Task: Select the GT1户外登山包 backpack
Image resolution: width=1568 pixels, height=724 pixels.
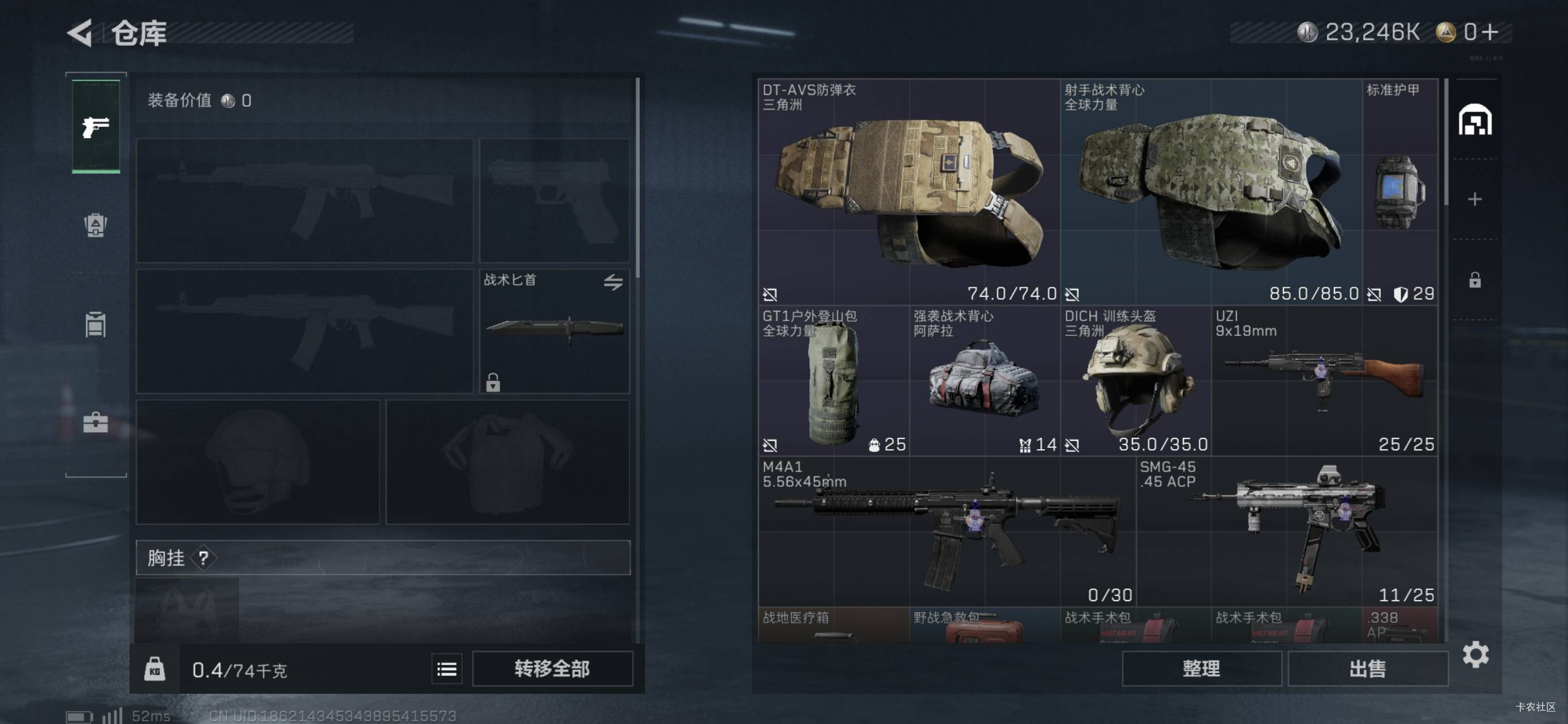Action: pyautogui.click(x=833, y=382)
